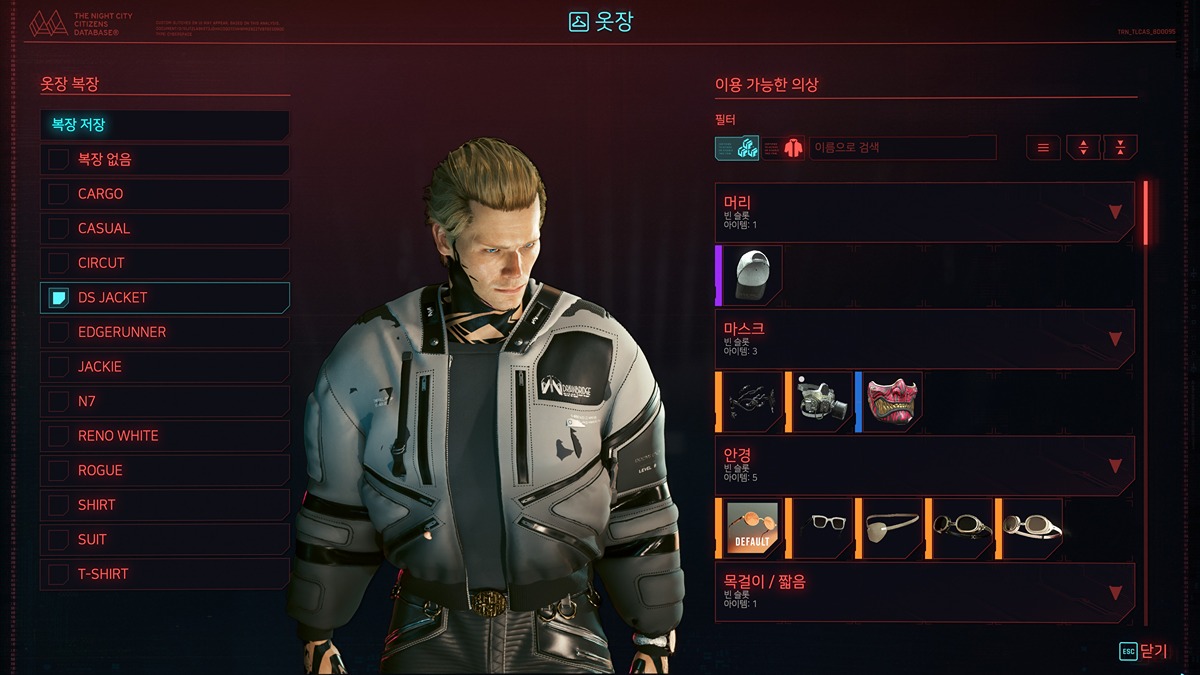Collapse the 마스크 category header
Image resolution: width=1200 pixels, height=675 pixels.
(x=924, y=339)
